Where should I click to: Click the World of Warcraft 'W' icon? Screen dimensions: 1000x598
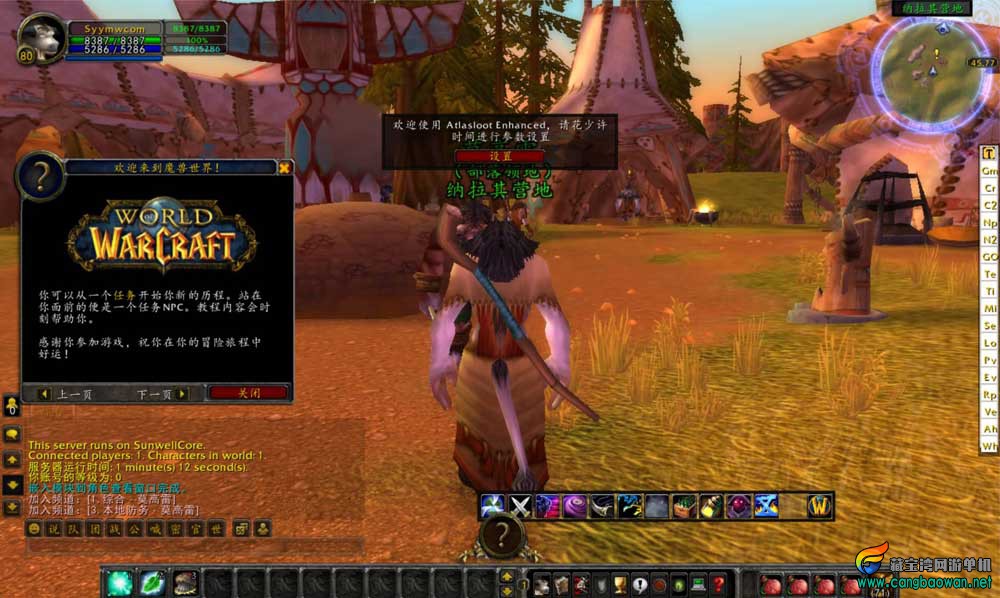pos(819,506)
